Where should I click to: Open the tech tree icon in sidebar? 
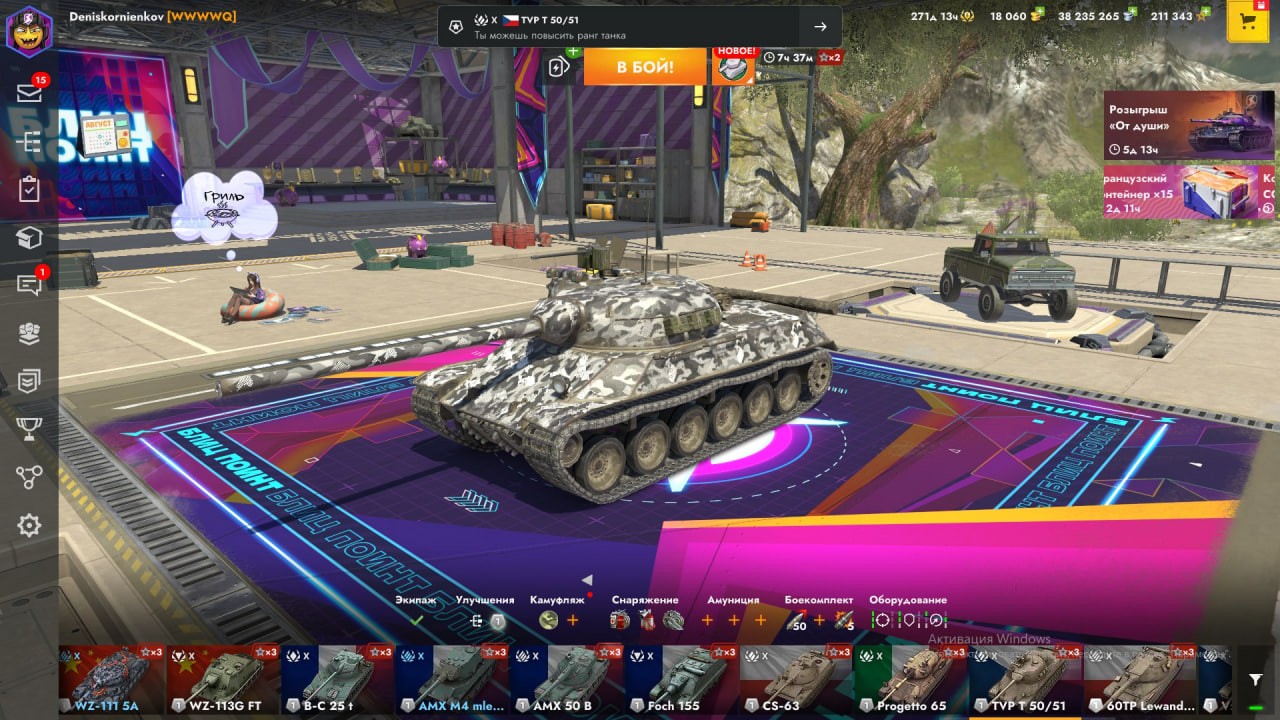[29, 142]
